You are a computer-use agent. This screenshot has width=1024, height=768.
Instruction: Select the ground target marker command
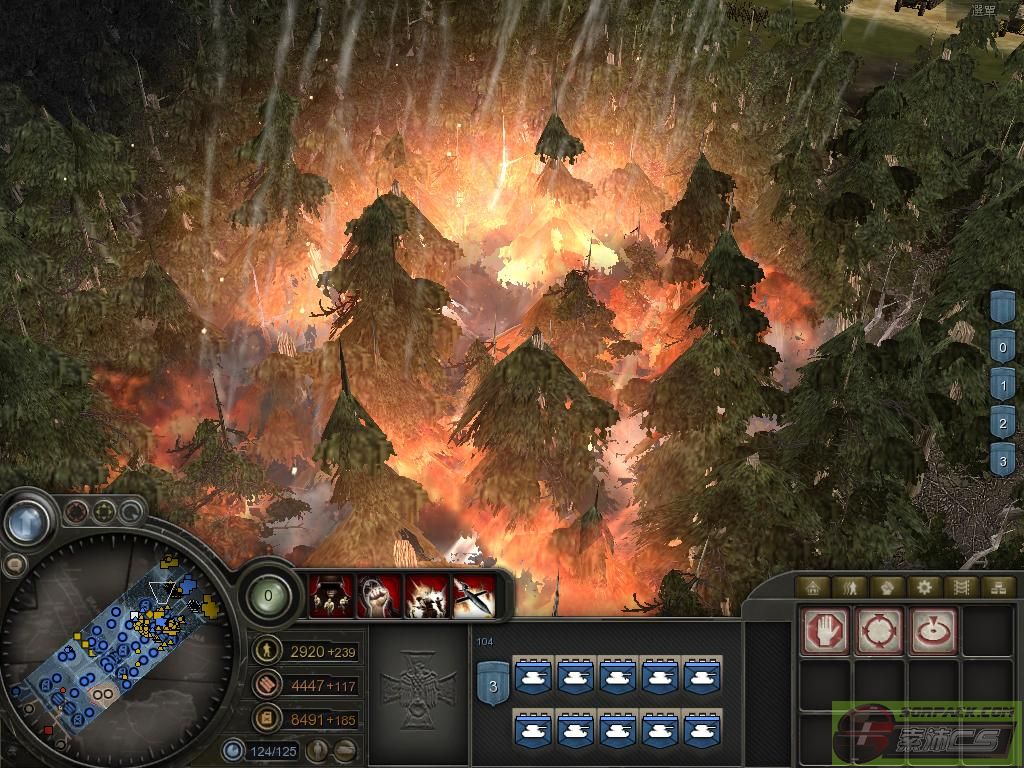933,631
